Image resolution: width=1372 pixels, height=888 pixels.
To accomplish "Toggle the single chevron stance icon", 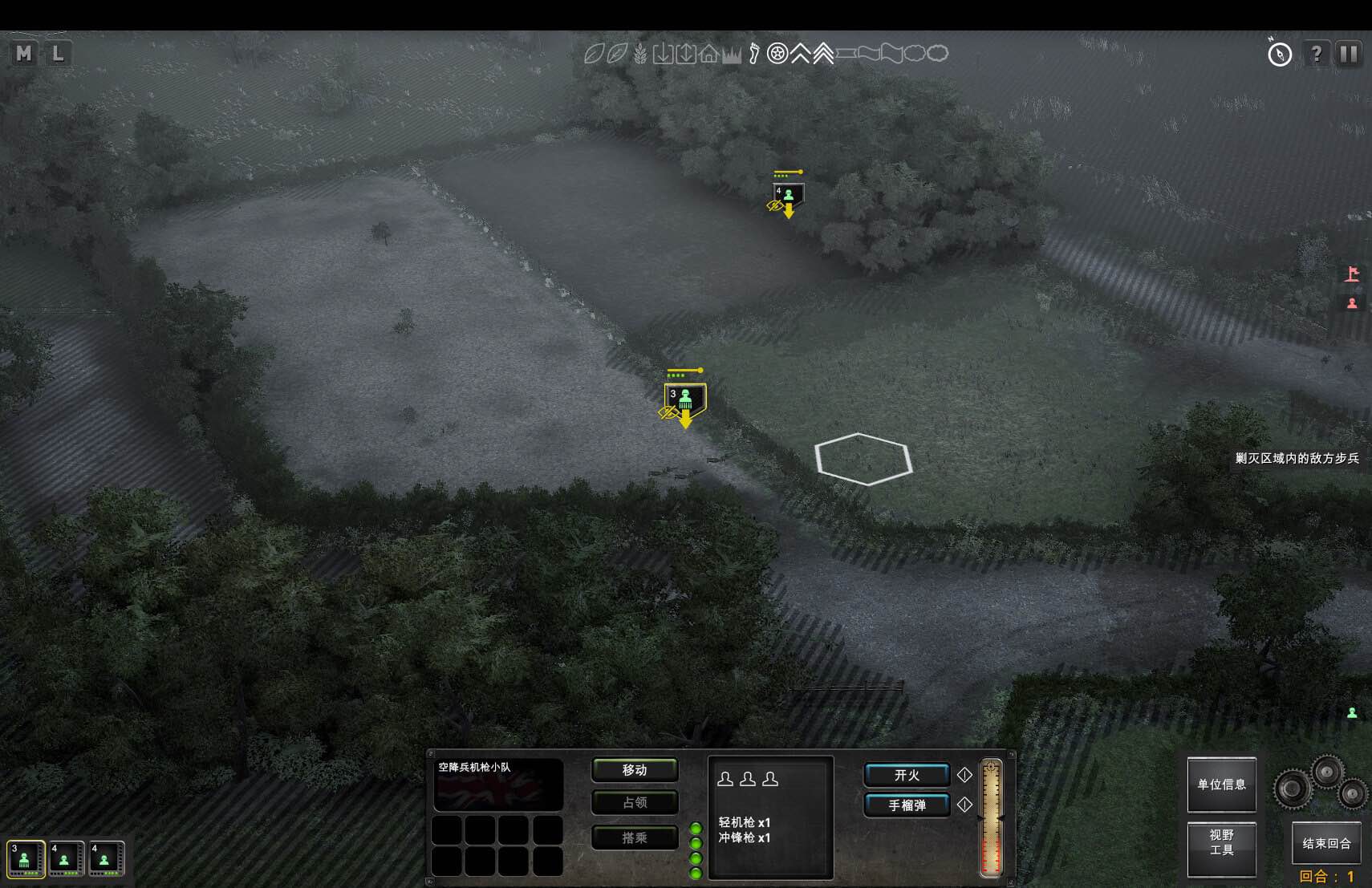I will click(x=801, y=54).
